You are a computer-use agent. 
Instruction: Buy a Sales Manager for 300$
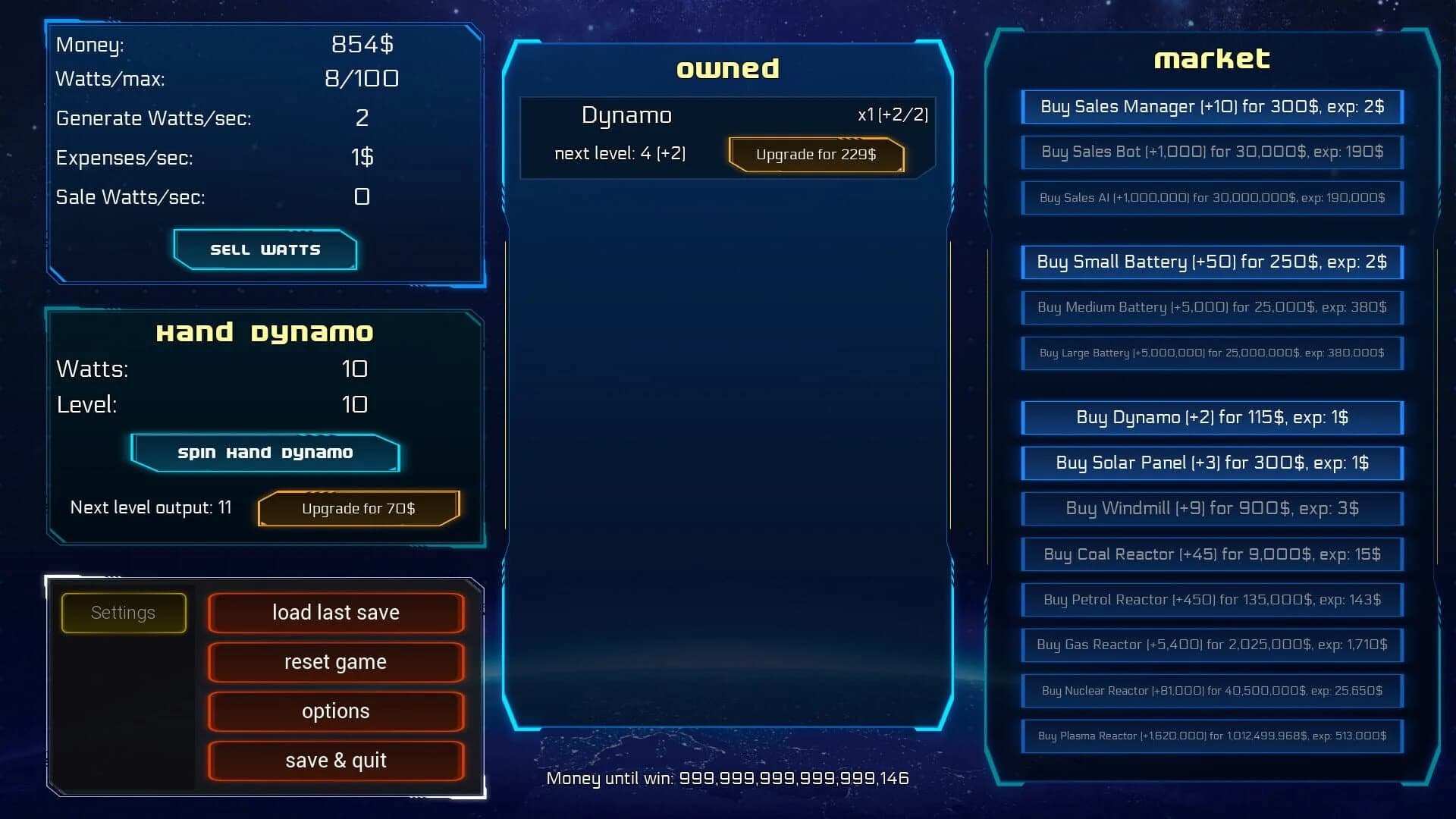[x=1211, y=107]
